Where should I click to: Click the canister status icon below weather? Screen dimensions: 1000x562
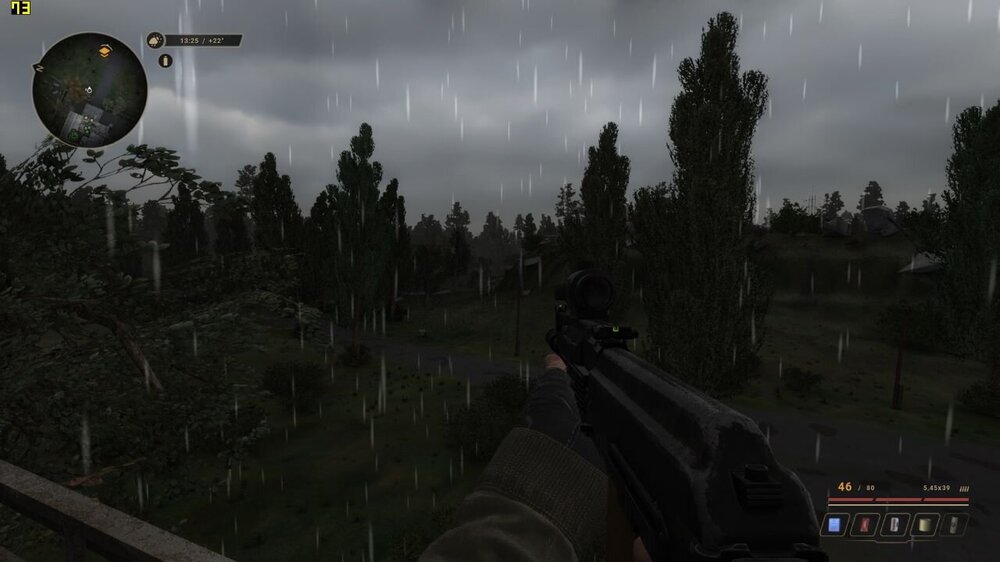click(166, 61)
